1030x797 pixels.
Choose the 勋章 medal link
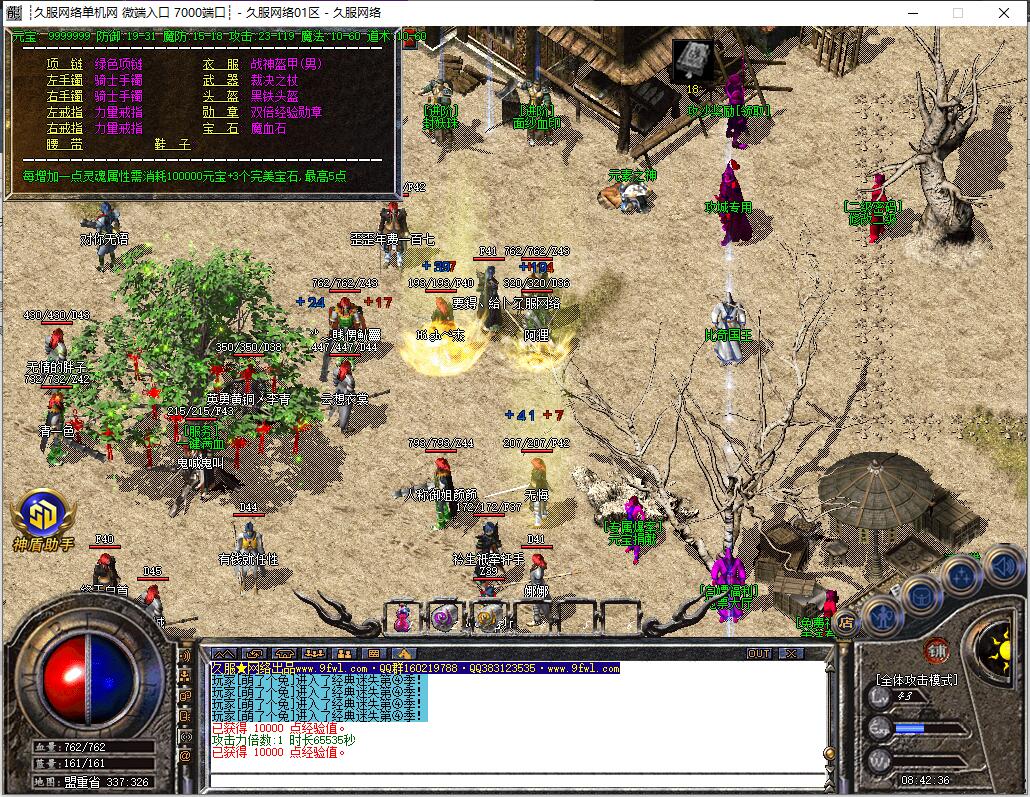coord(221,112)
